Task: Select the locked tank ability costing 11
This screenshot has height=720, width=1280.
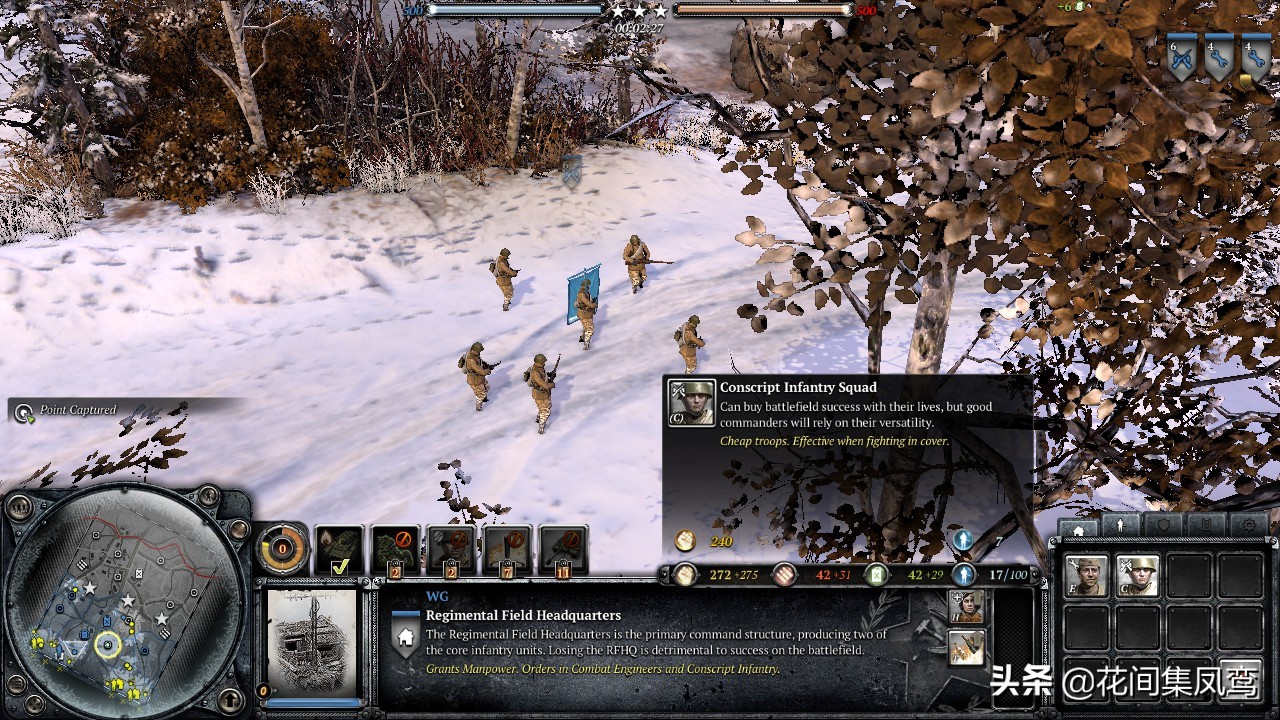Action: [563, 550]
